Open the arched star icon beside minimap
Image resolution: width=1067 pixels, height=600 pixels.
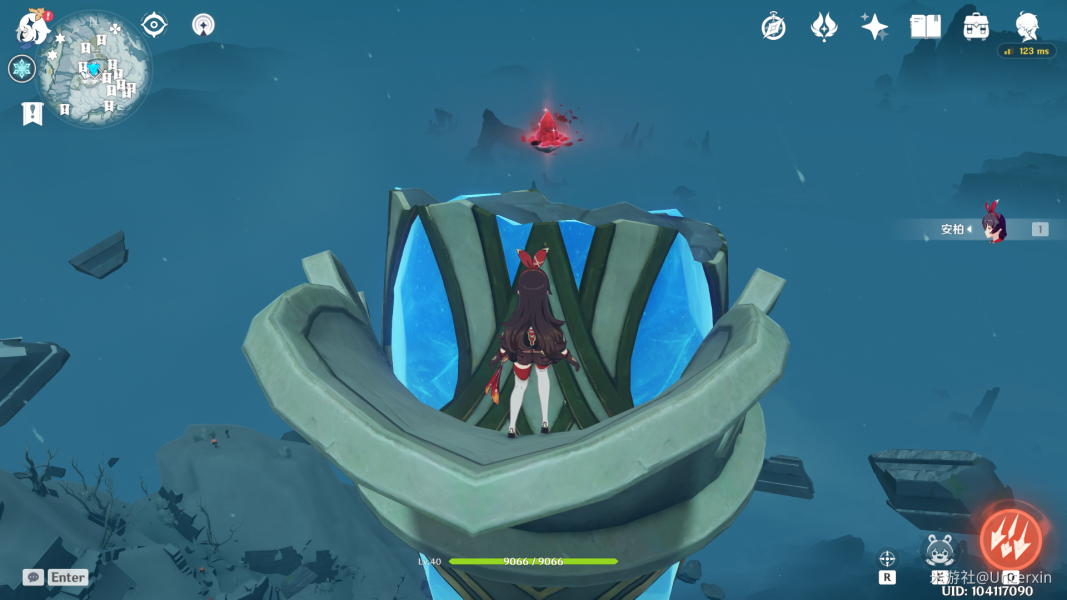coord(203,25)
